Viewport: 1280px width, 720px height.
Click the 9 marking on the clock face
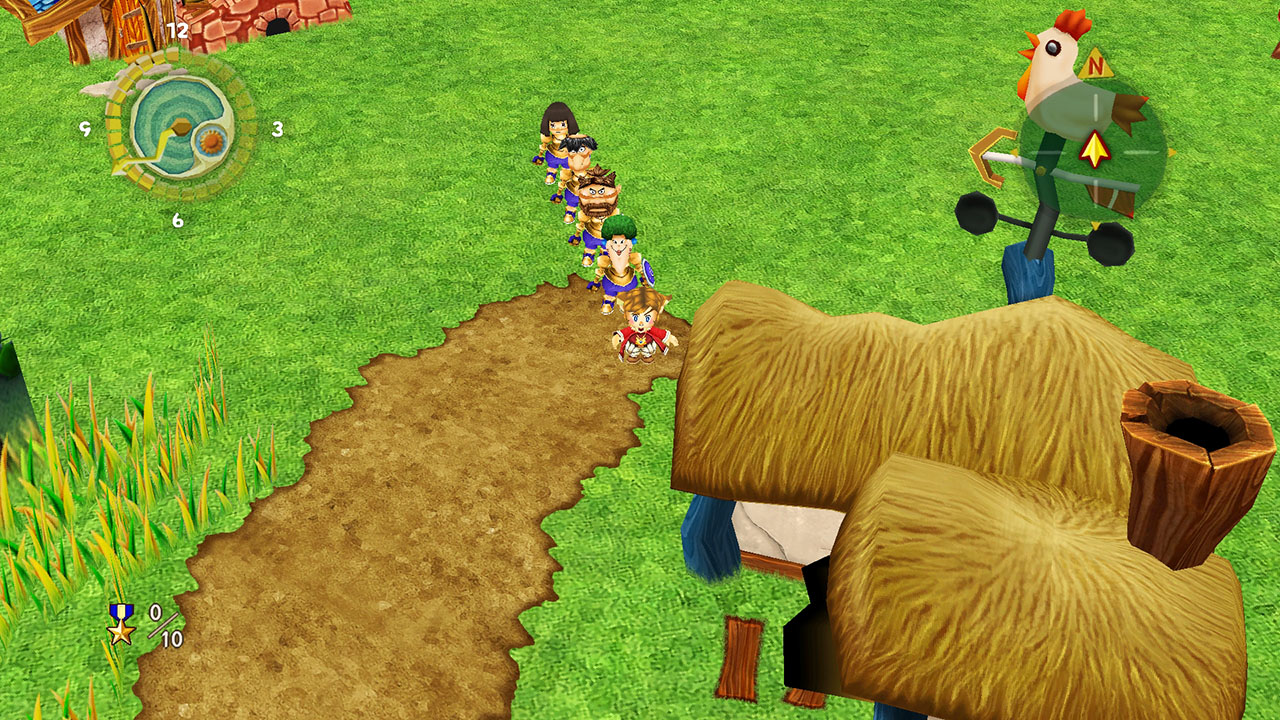(88, 129)
